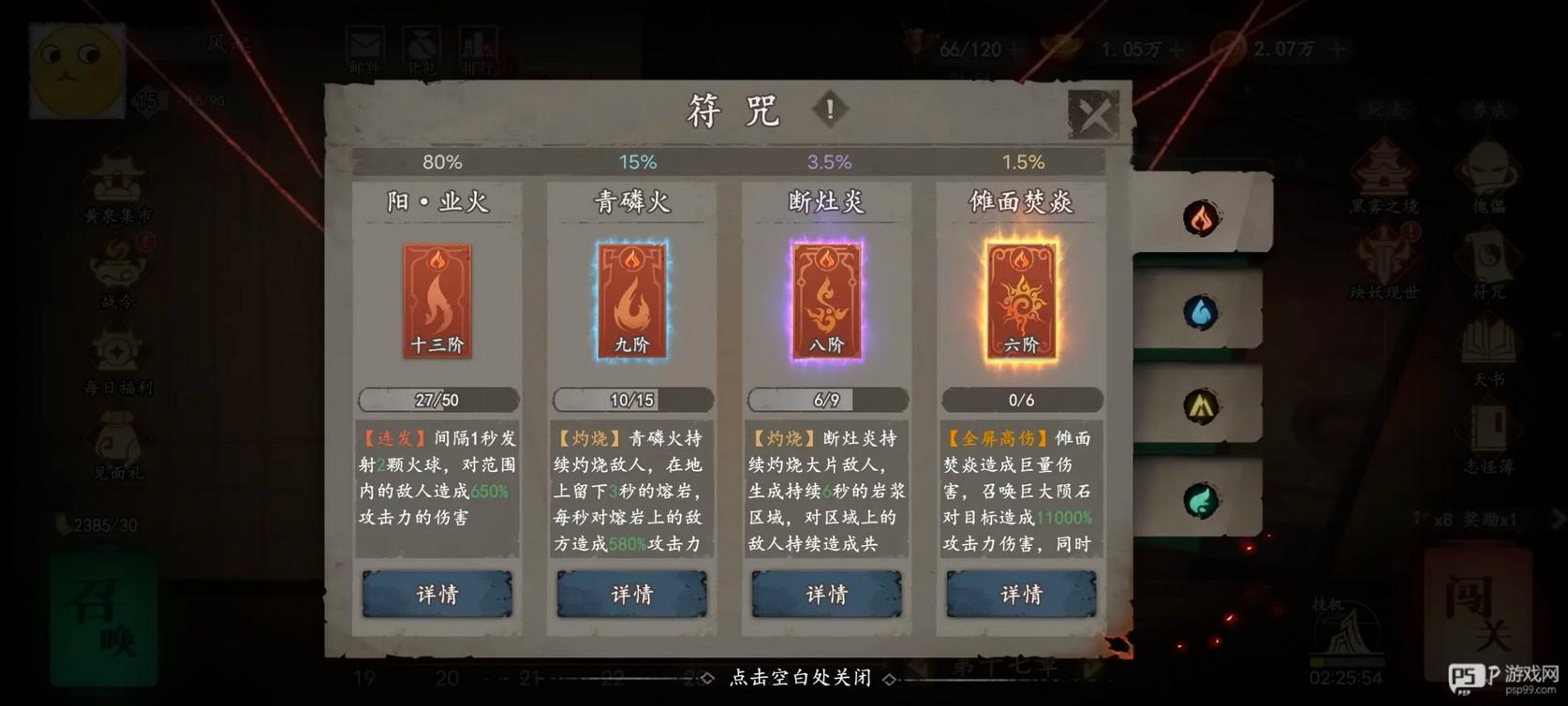Switch to the blue water element spells
Image resolution: width=1568 pixels, height=706 pixels.
(1202, 313)
